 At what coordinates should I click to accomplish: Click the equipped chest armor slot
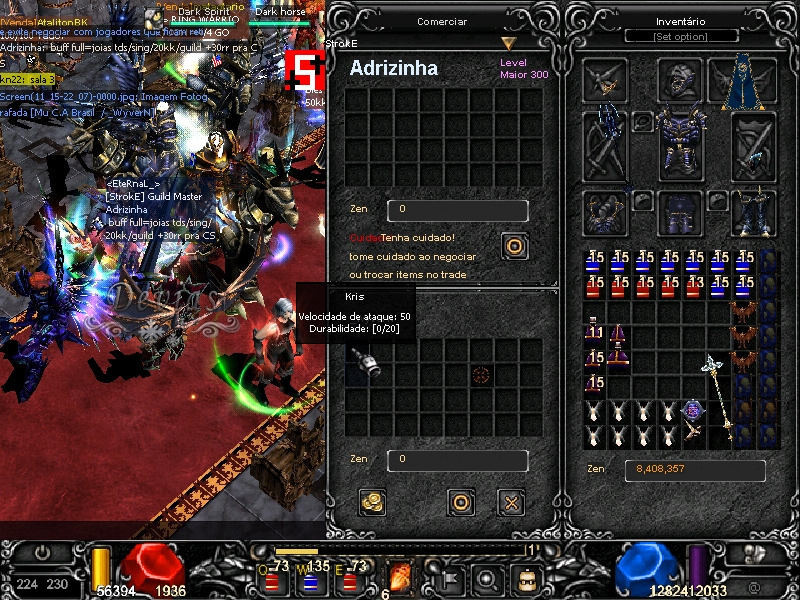coord(680,146)
